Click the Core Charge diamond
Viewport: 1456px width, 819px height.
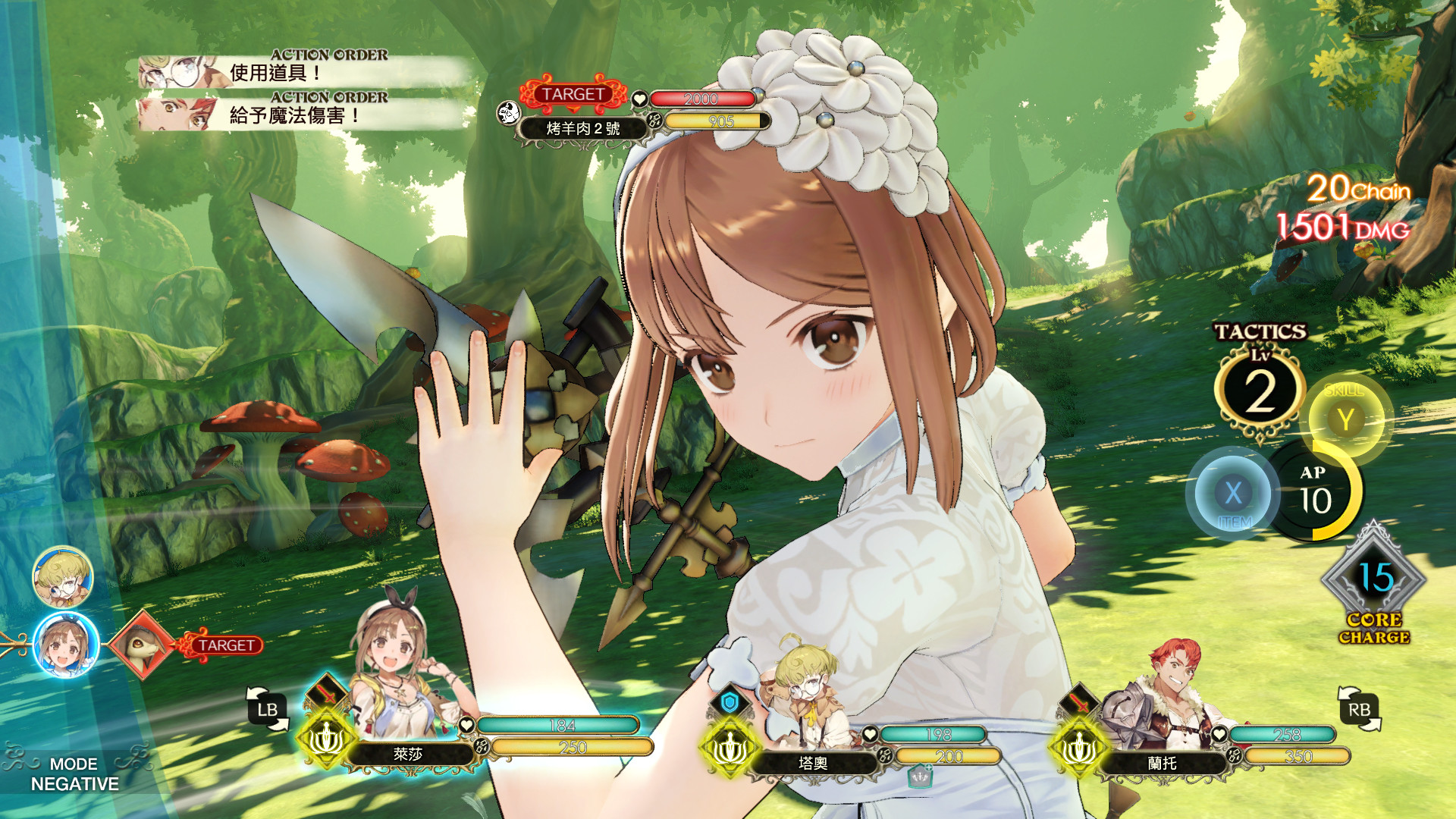click(x=1373, y=581)
